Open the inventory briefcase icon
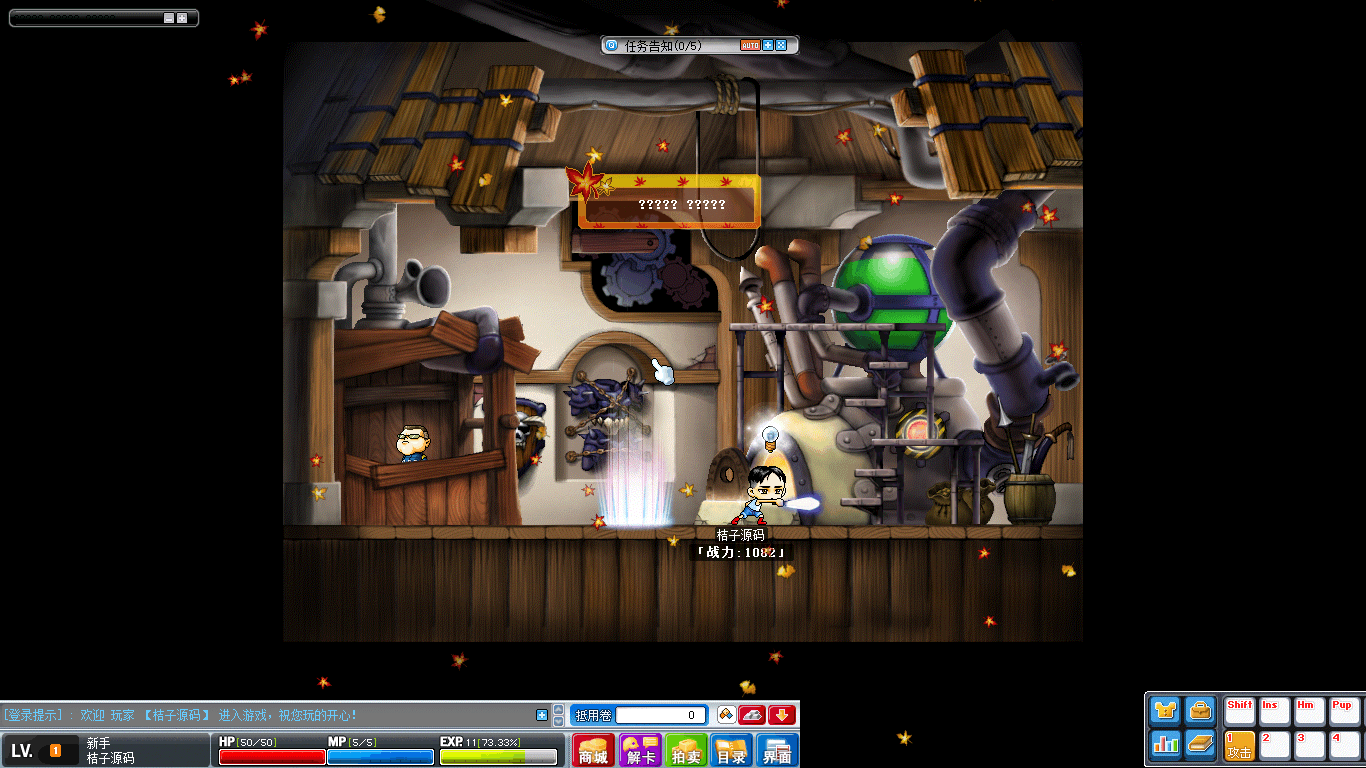 [x=1200, y=711]
